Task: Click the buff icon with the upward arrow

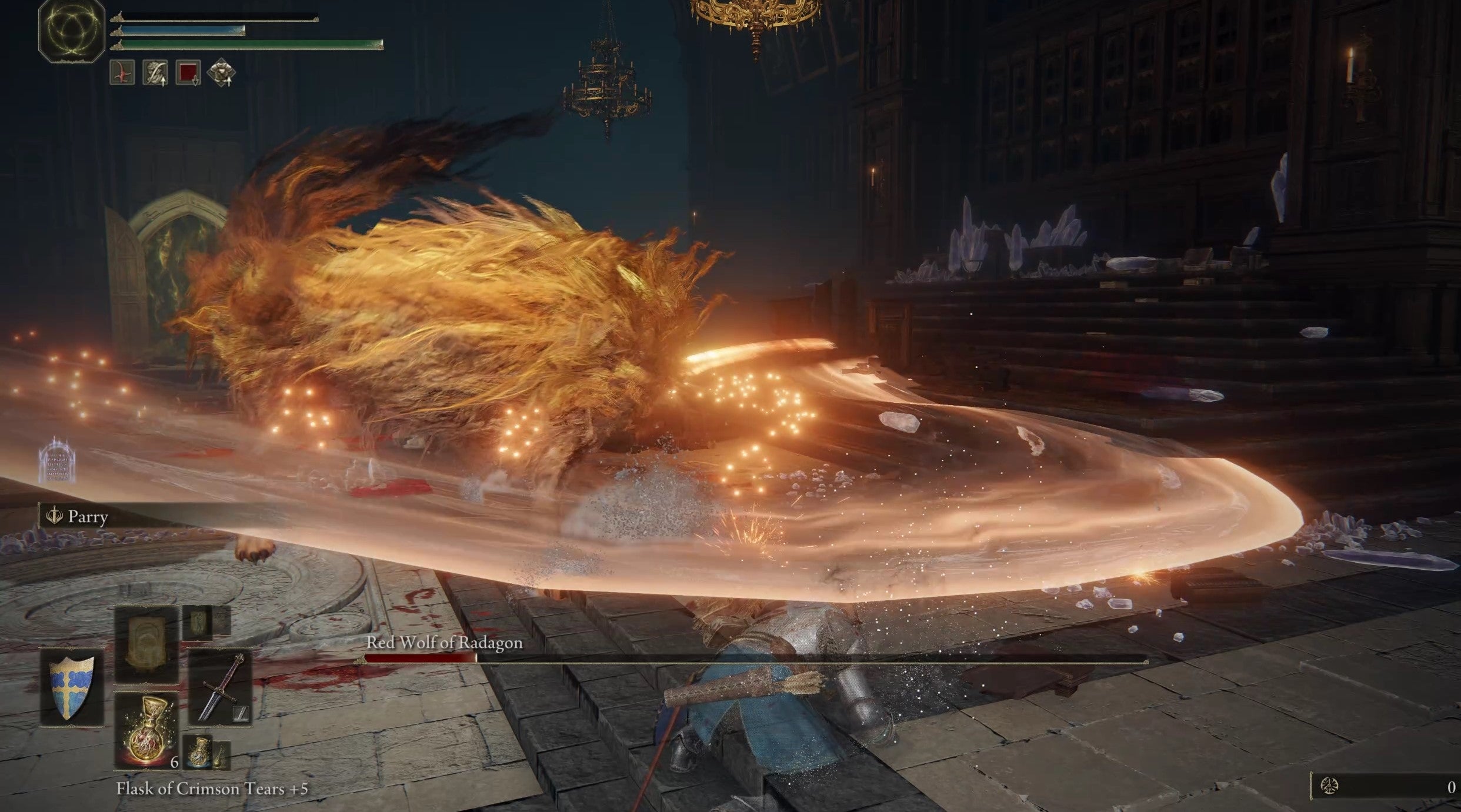Action: 155,73
